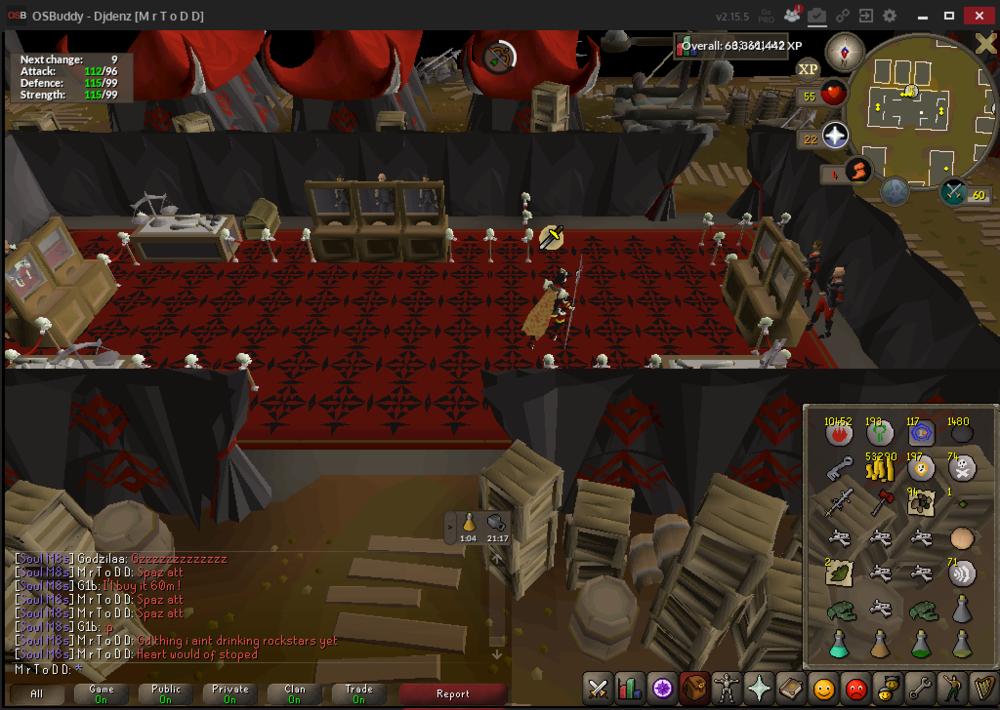Screen dimensions: 1000x710
Task: Toggle run energy boot orb
Action: tap(858, 171)
